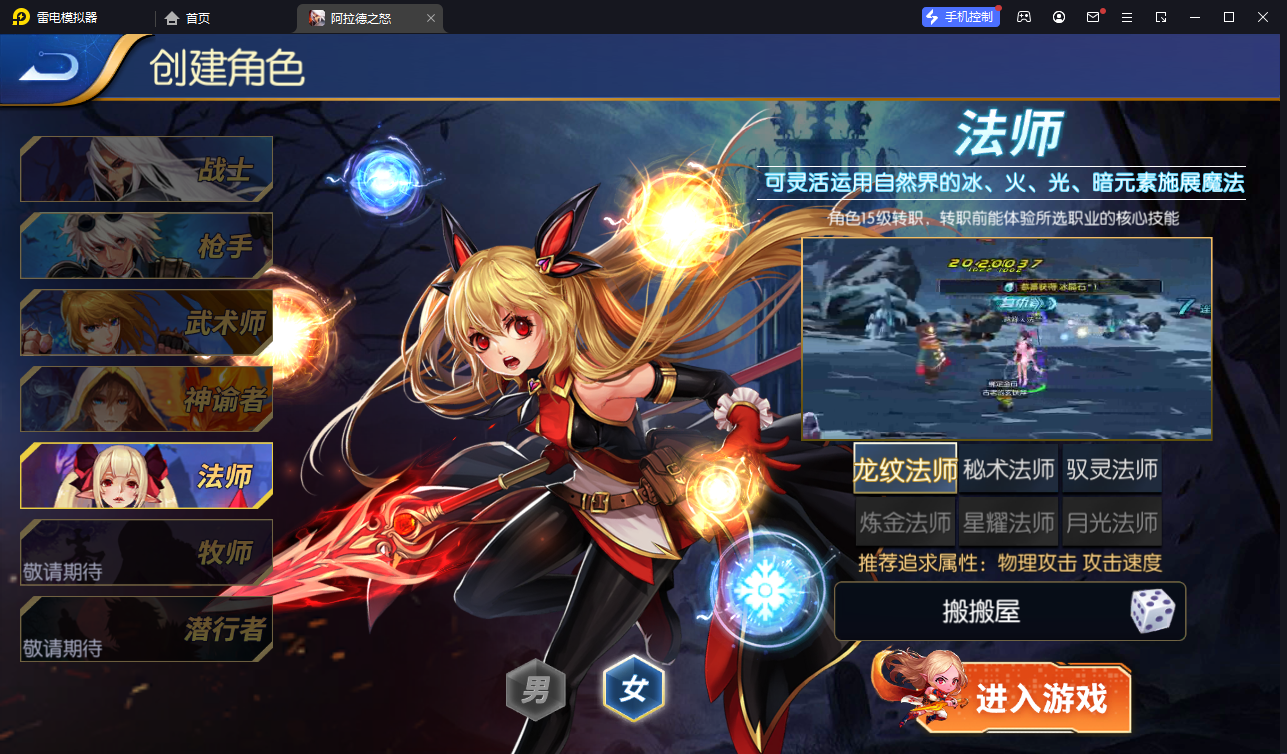Open the gamepad key mapping icon
The image size is (1287, 754).
coord(1023,17)
